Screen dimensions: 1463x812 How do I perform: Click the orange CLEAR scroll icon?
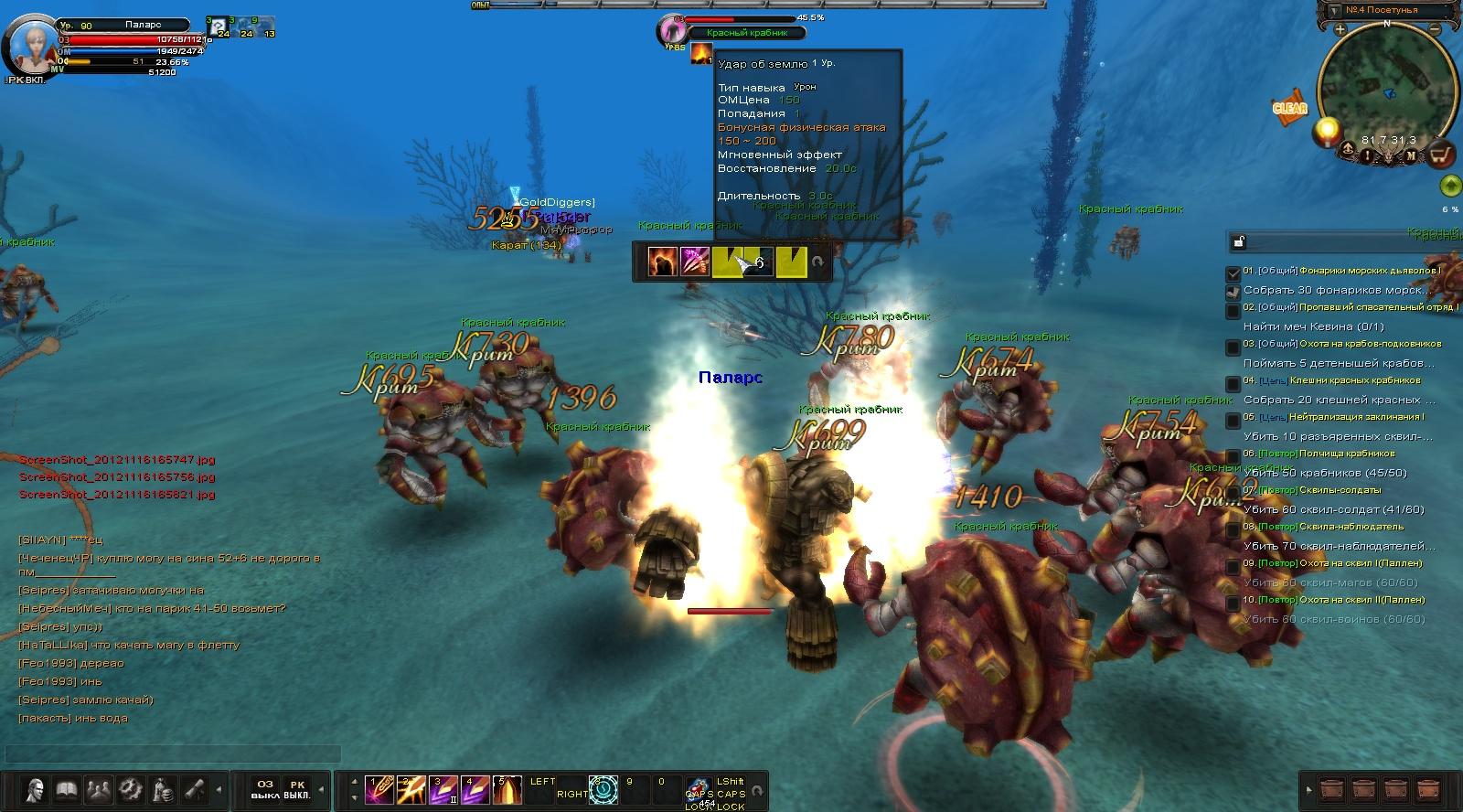(1289, 108)
